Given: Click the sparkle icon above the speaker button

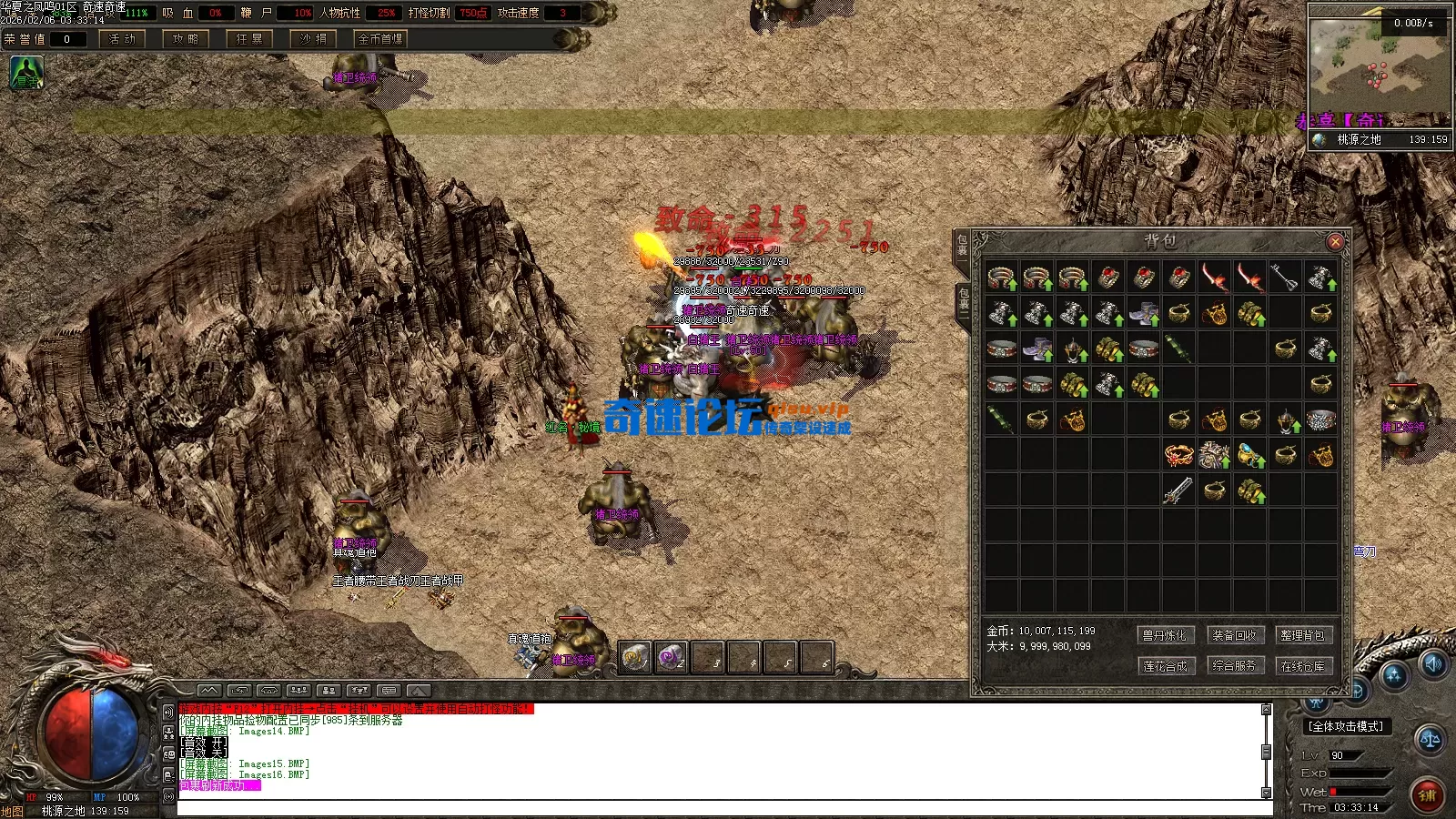Looking at the screenshot, I should tap(1393, 675).
